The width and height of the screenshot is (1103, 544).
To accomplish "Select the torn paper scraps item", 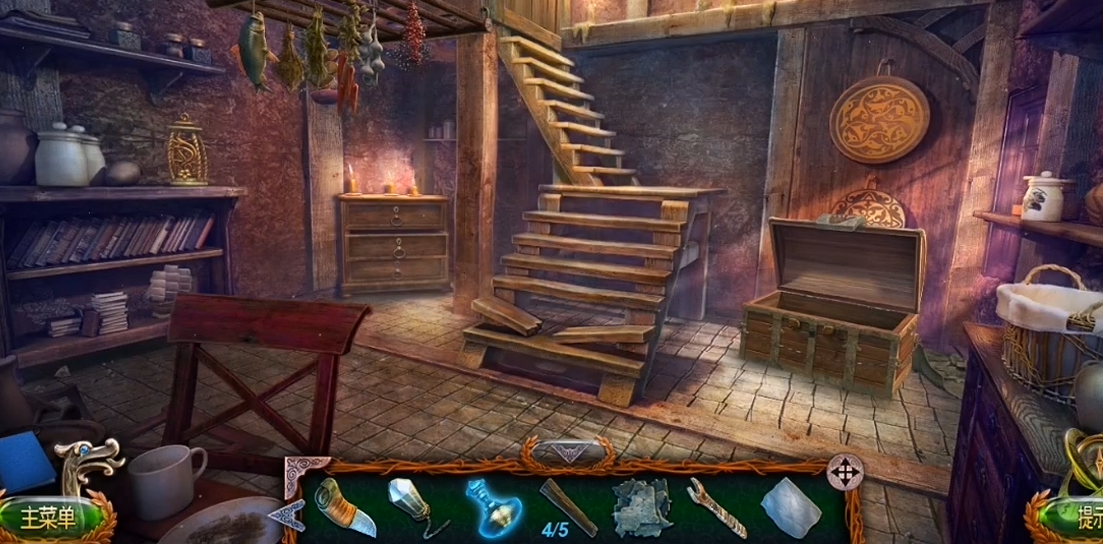I will 641,506.
